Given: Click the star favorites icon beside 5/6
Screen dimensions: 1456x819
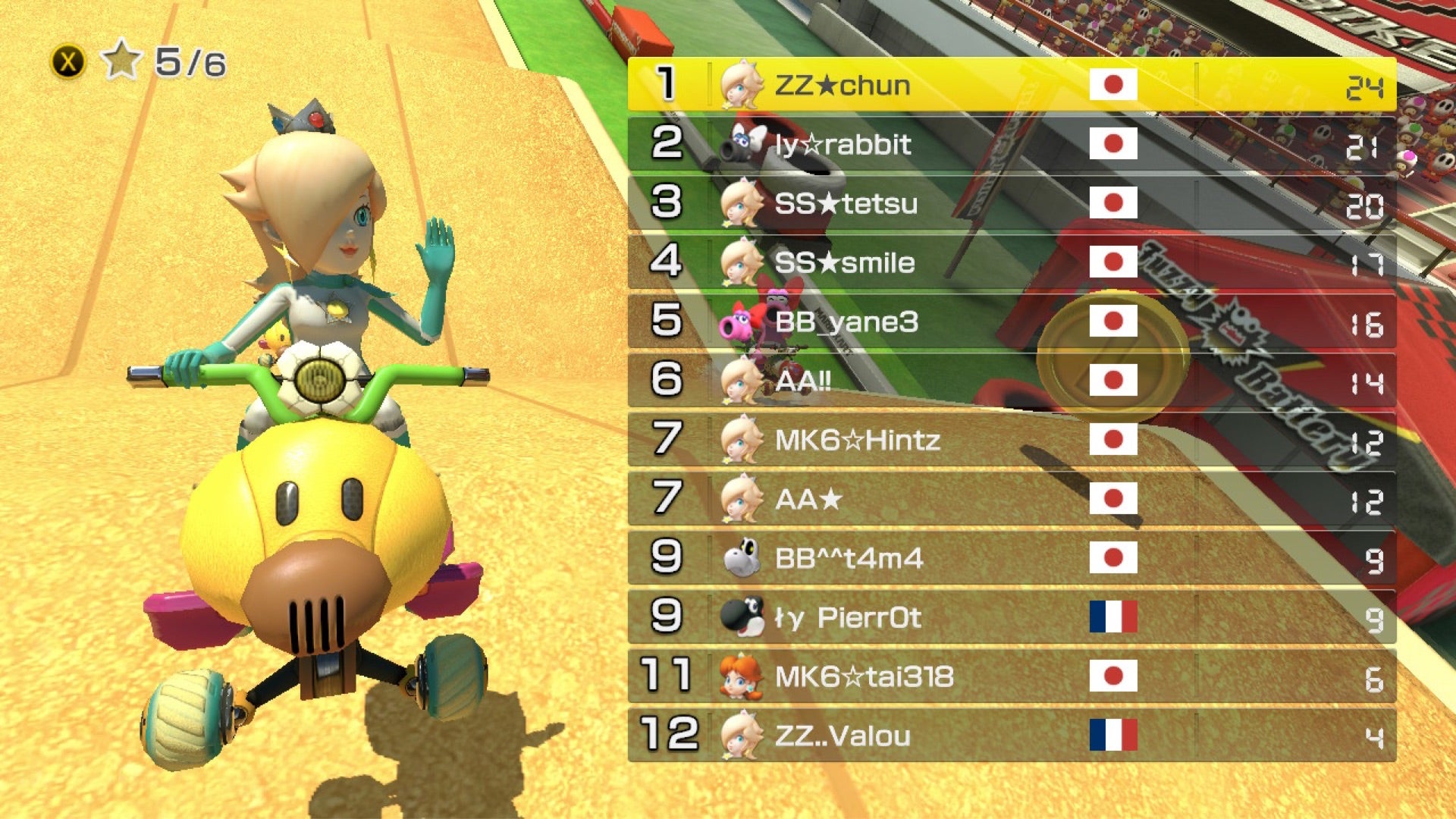Looking at the screenshot, I should [x=121, y=61].
